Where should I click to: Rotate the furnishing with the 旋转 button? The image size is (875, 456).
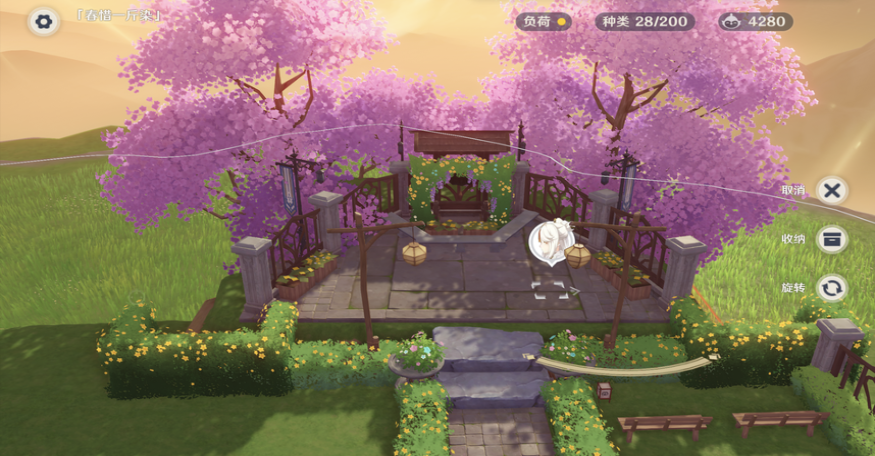[832, 288]
